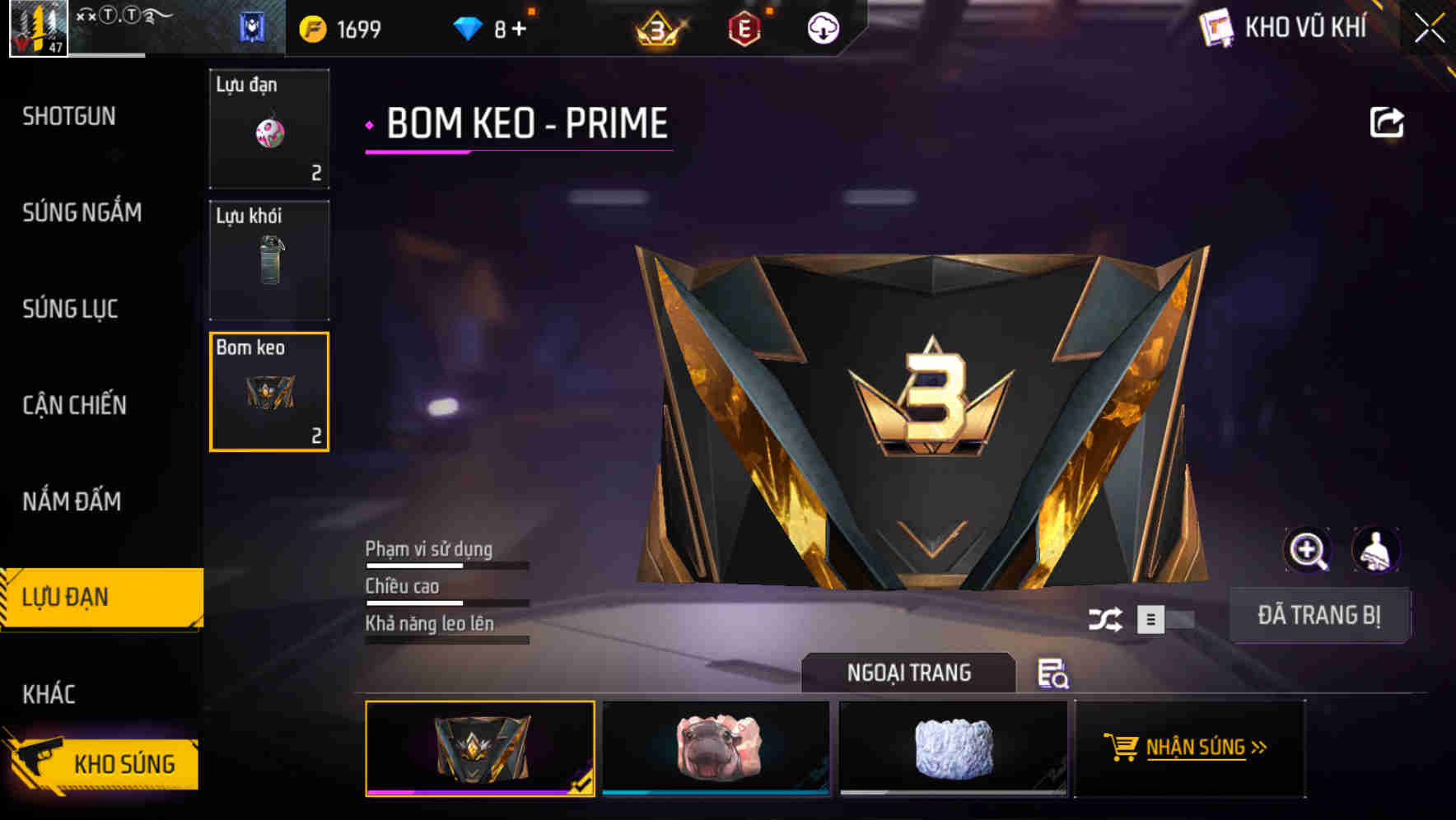Click the red E event badge icon
1456x820 pixels.
click(744, 26)
